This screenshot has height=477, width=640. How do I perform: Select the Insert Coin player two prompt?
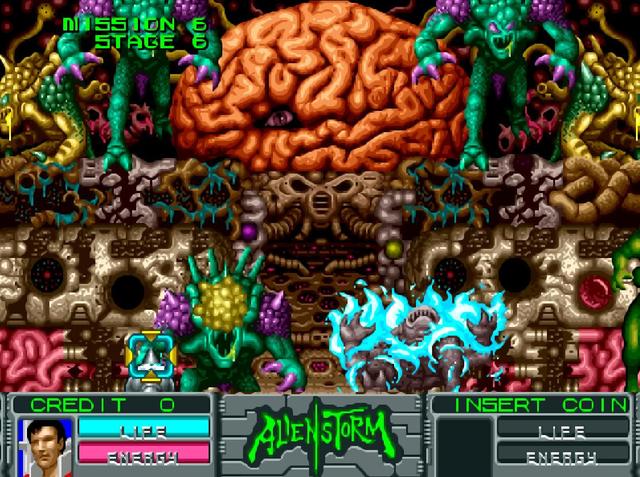point(529,405)
